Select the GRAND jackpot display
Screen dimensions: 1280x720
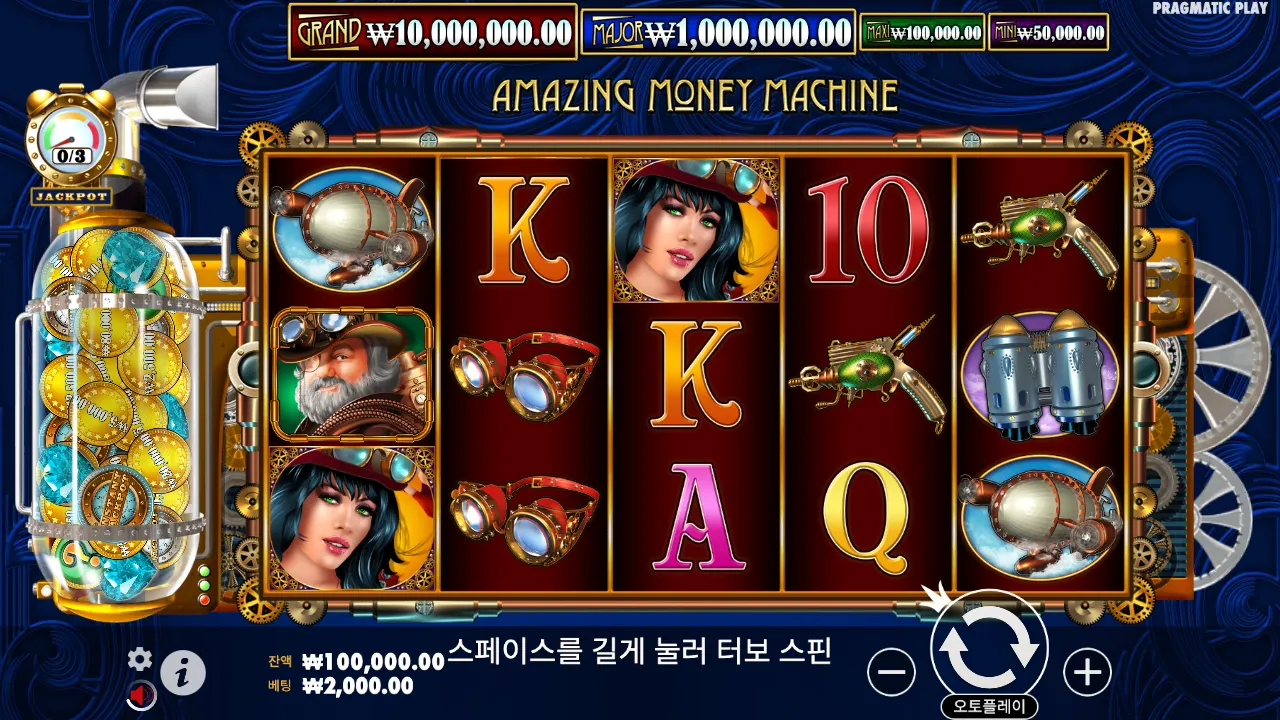tap(430, 30)
